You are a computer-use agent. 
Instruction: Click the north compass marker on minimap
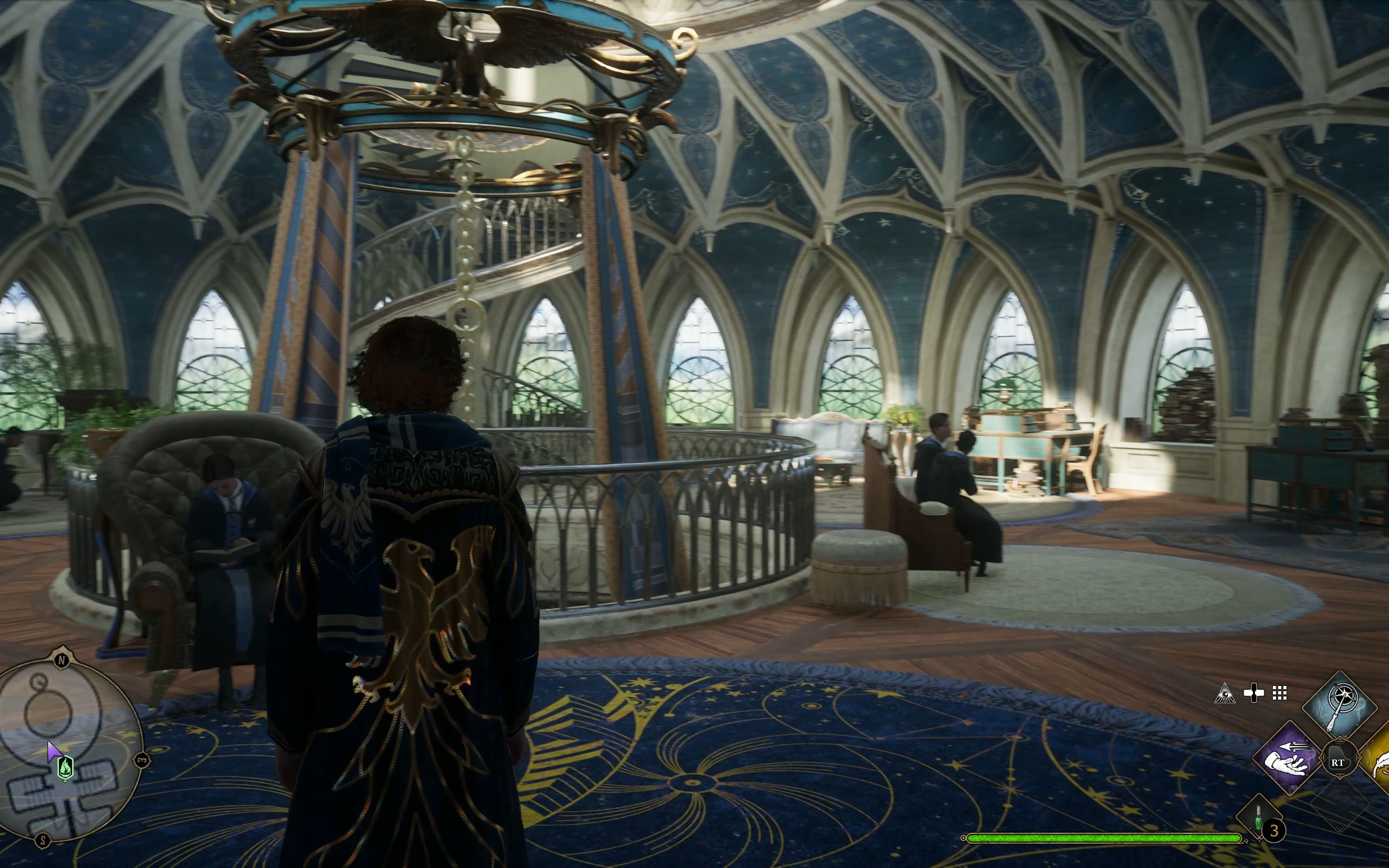pyautogui.click(x=61, y=660)
